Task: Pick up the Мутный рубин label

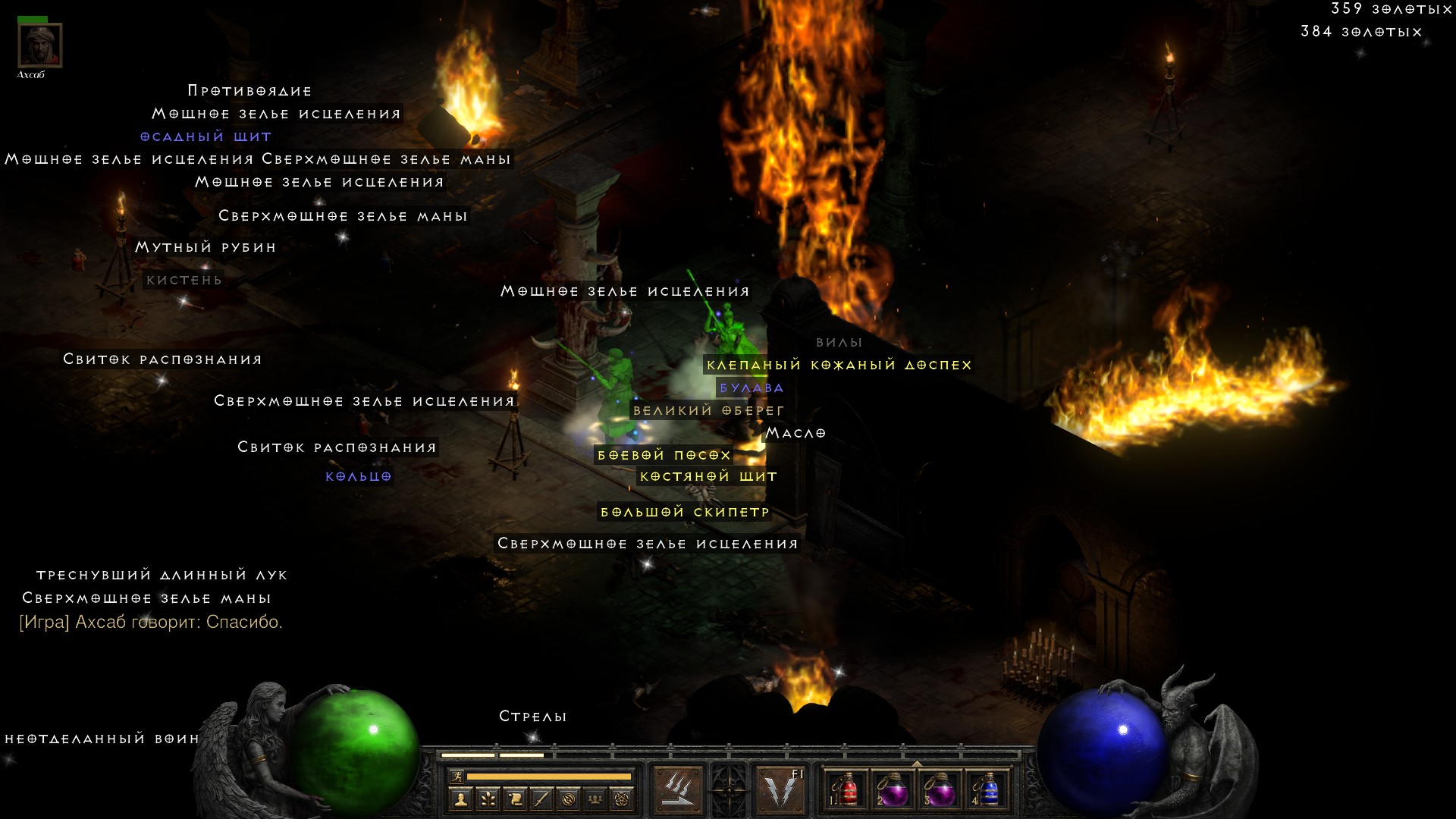Action: point(206,247)
